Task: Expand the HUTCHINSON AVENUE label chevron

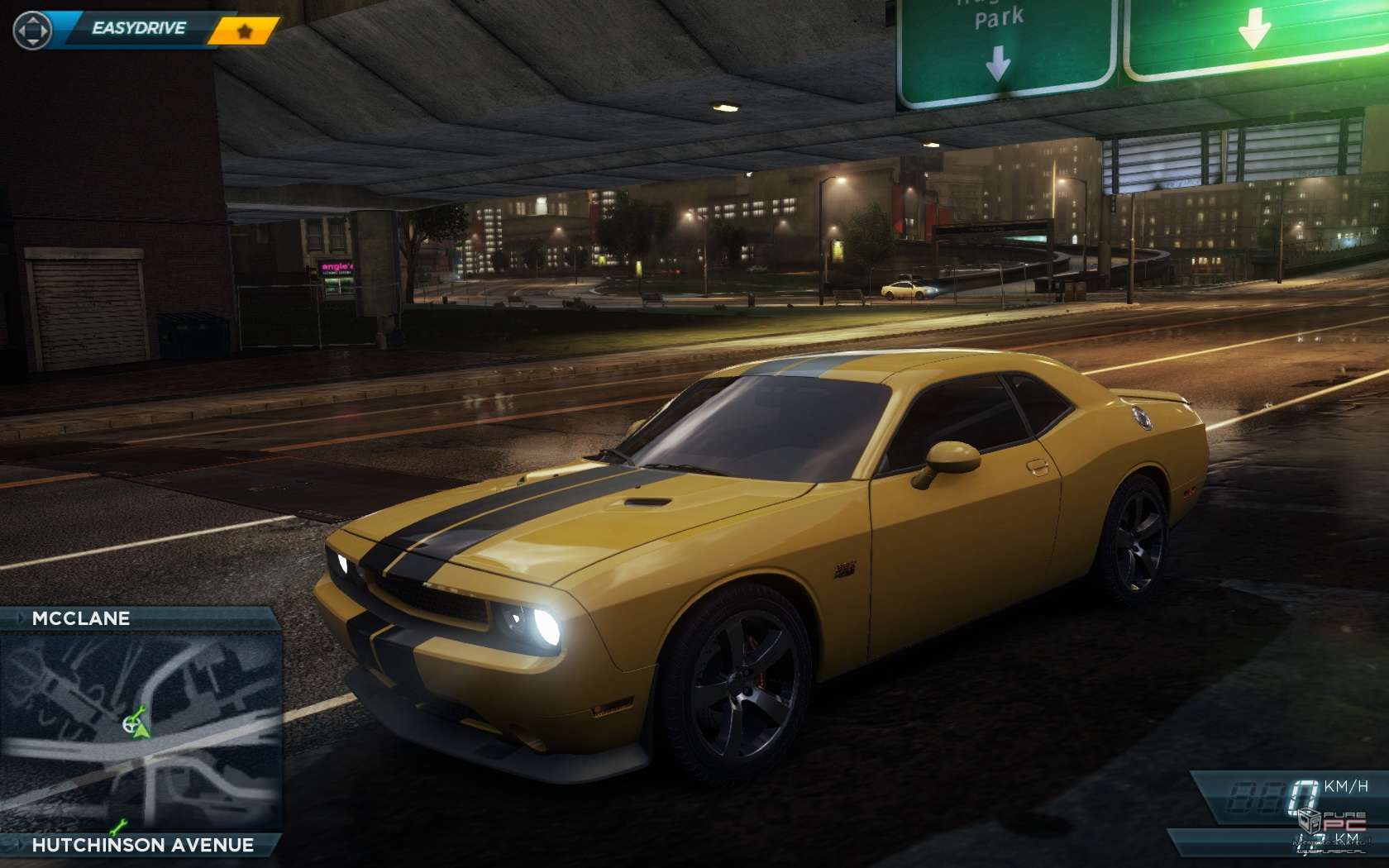Action: pyautogui.click(x=22, y=844)
